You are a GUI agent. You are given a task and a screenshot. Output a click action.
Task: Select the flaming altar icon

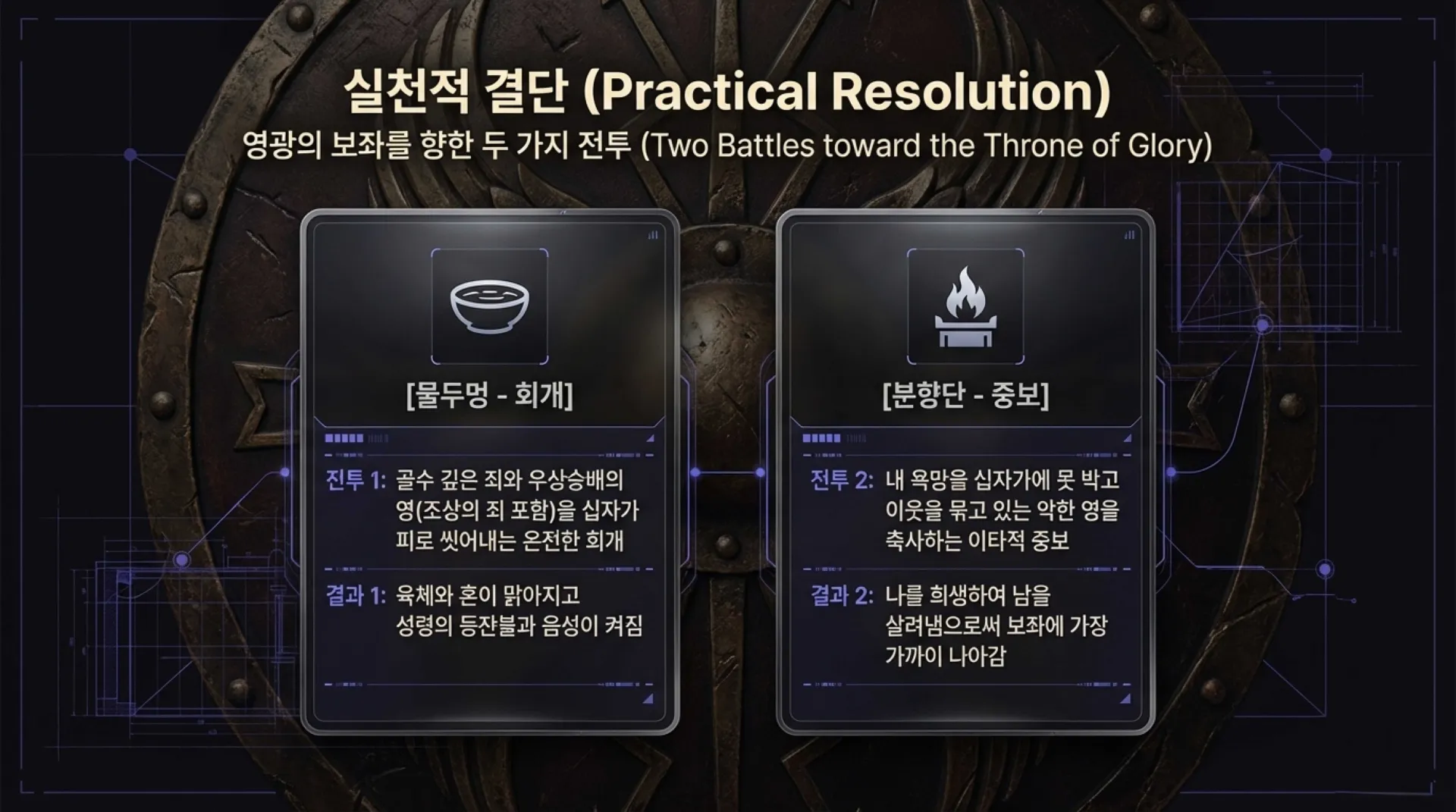[x=965, y=306]
